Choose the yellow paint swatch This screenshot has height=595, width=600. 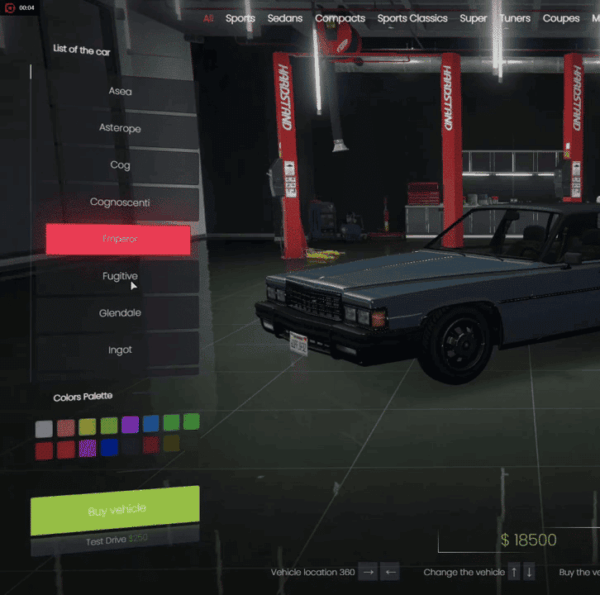coord(87,427)
